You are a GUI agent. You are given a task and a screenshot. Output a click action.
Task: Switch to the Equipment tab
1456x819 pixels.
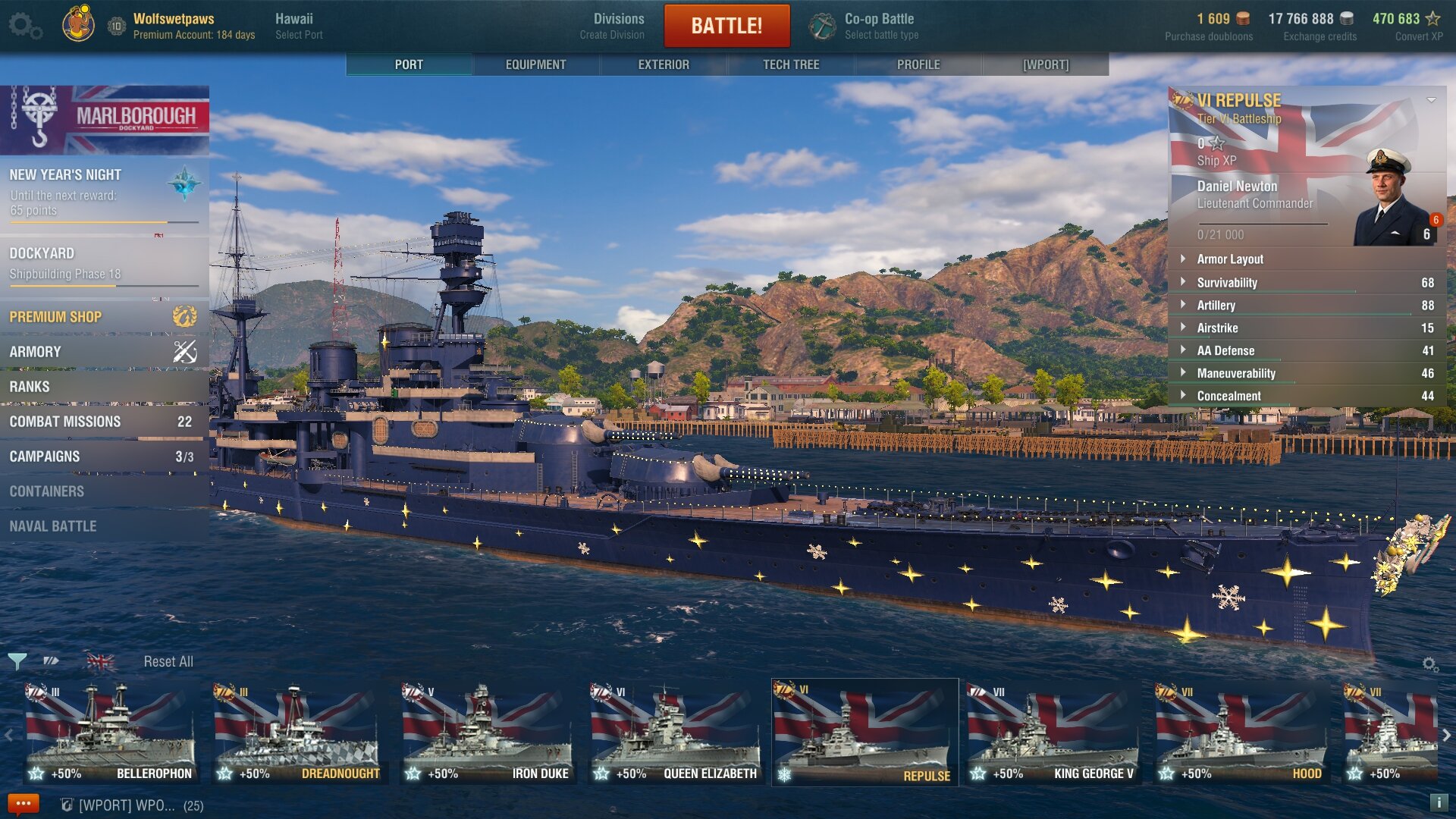(x=535, y=64)
